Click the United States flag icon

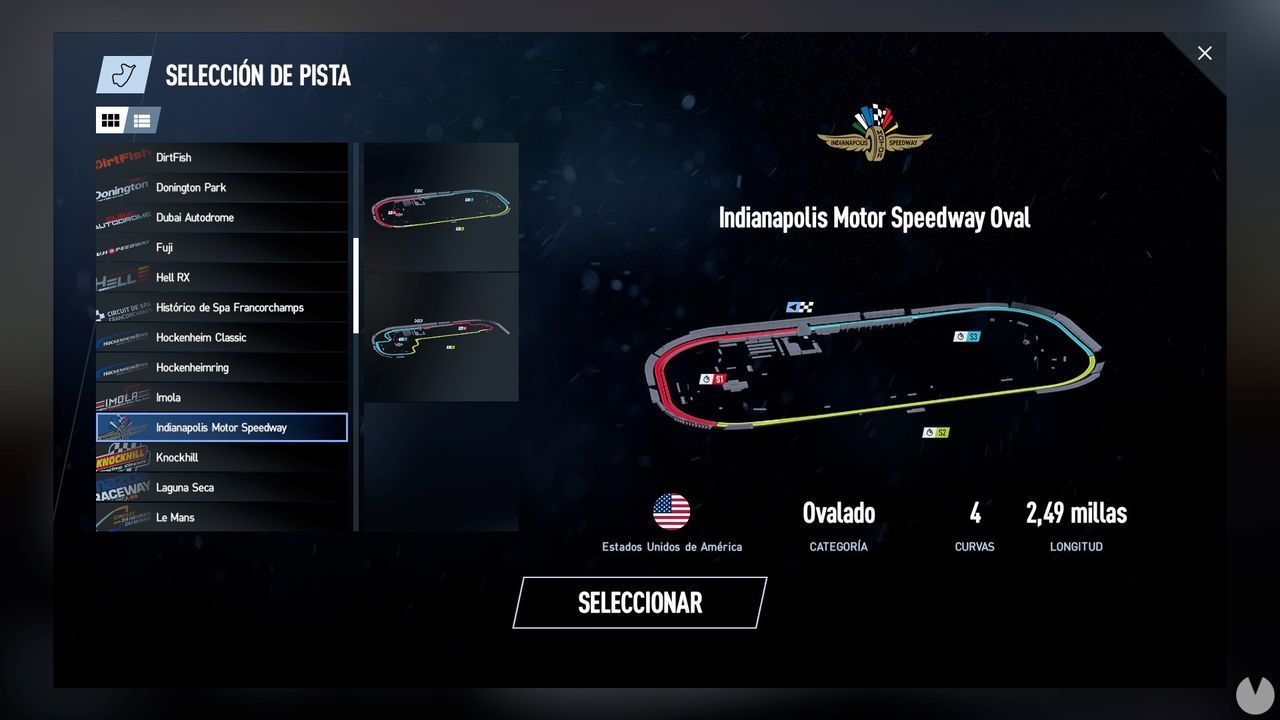coord(672,509)
